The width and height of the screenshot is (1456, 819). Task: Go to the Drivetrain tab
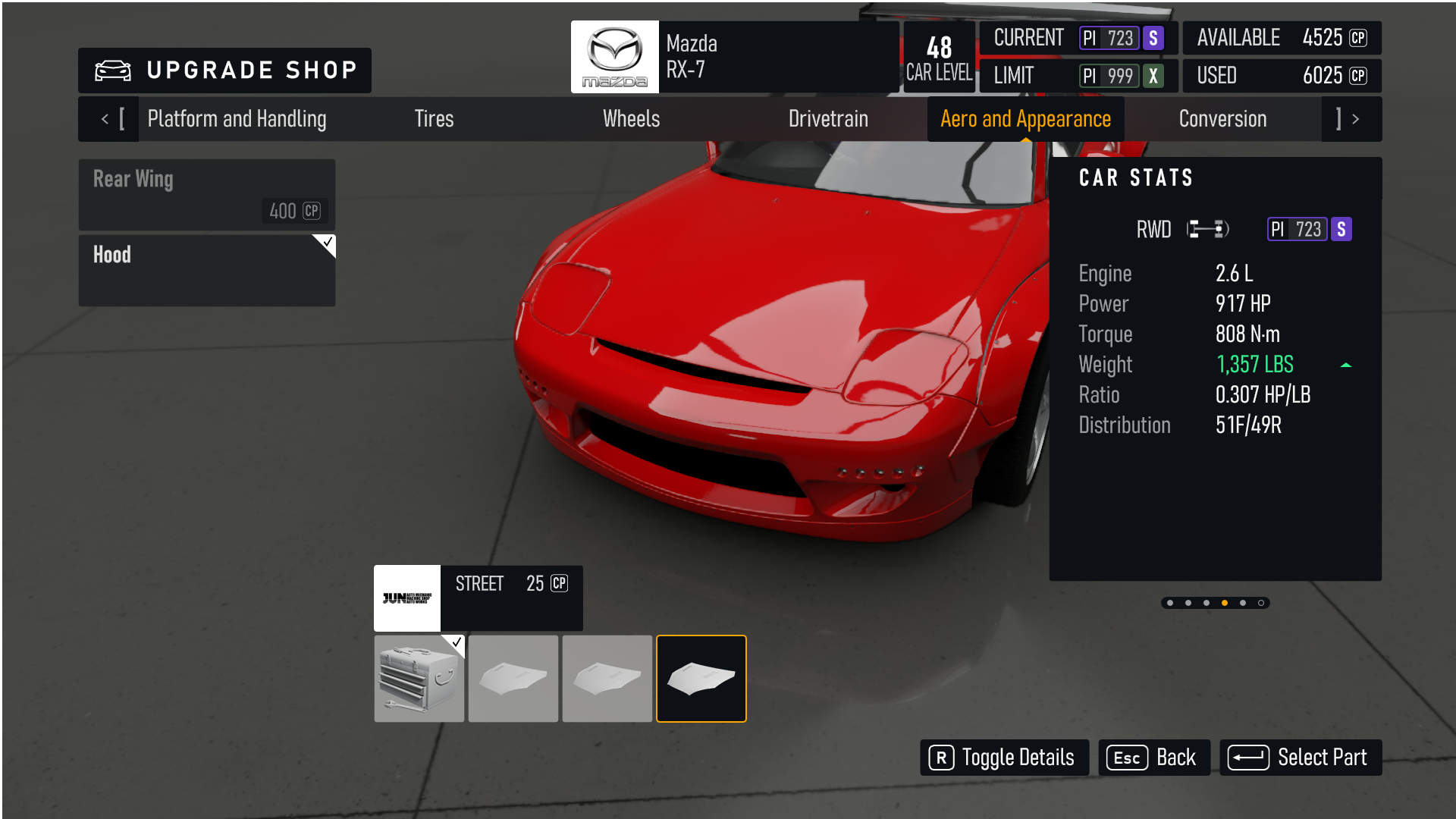(828, 119)
